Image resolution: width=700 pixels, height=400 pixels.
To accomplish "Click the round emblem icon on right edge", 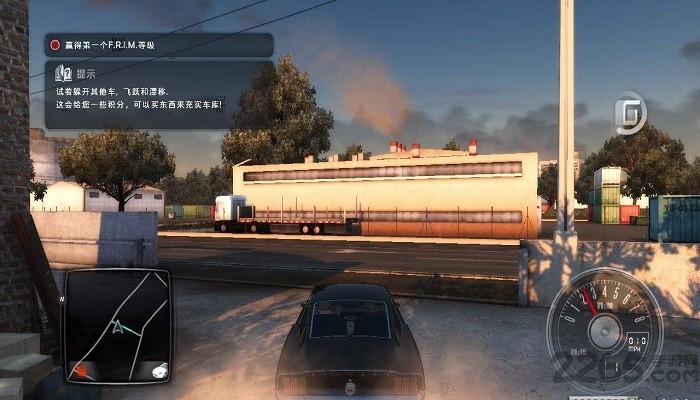I will pyautogui.click(x=630, y=114).
